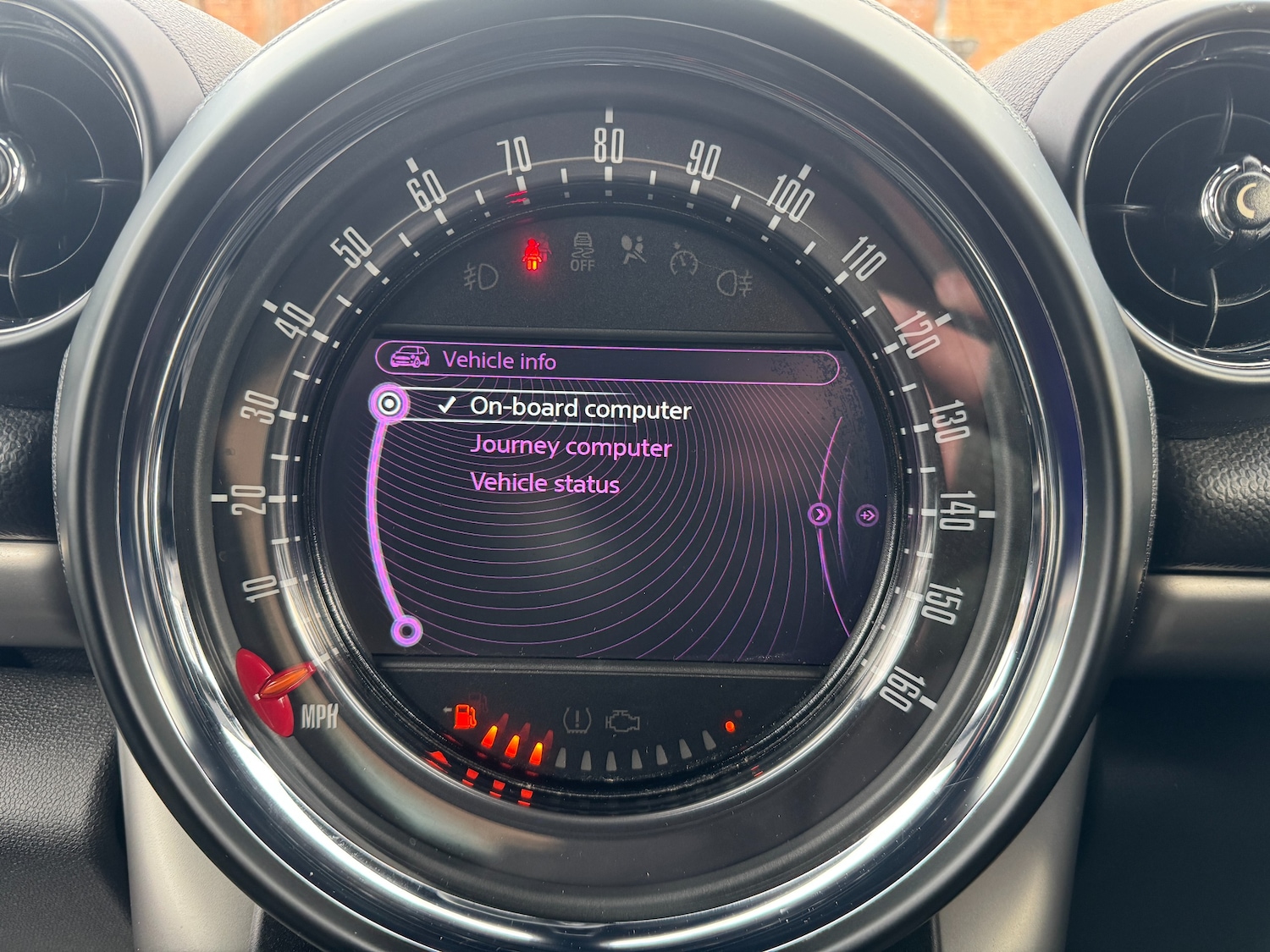
Task: Open the Journey computer option
Action: point(571,446)
